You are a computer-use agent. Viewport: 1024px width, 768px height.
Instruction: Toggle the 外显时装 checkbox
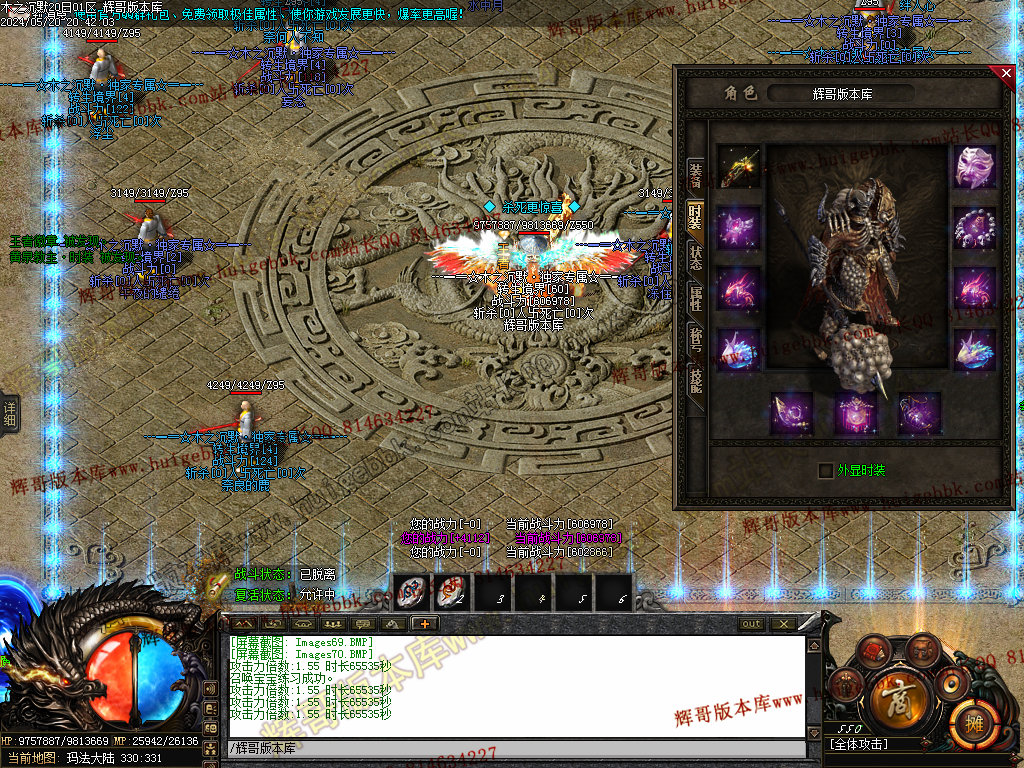(x=825, y=470)
